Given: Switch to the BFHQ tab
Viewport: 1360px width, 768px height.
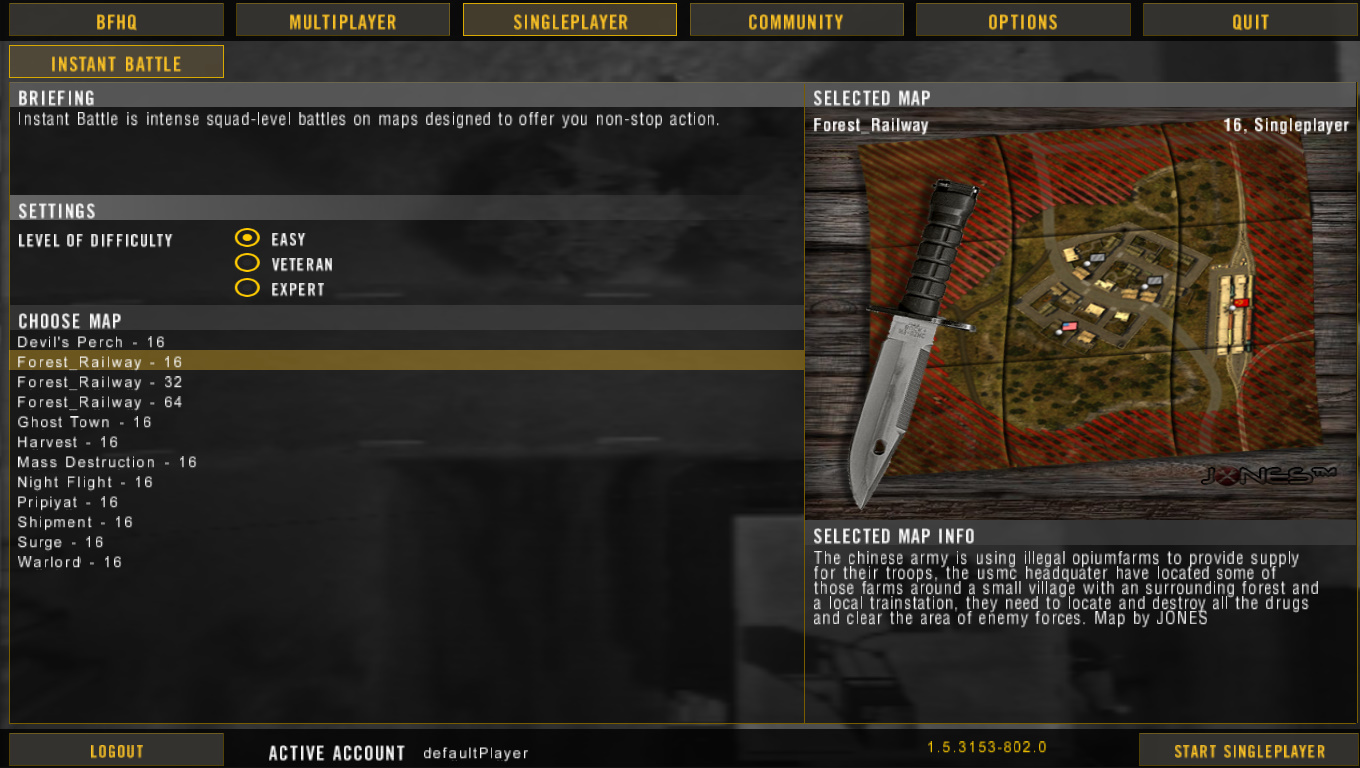Looking at the screenshot, I should pos(115,19).
